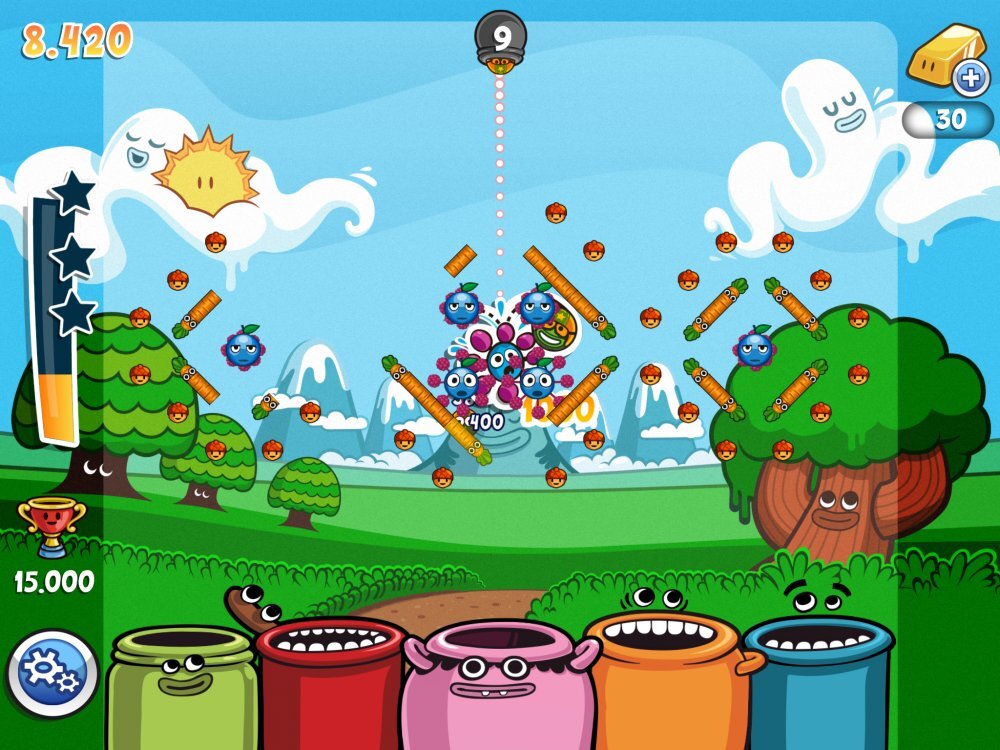Tap the blue plus to buy gold bars

point(968,78)
